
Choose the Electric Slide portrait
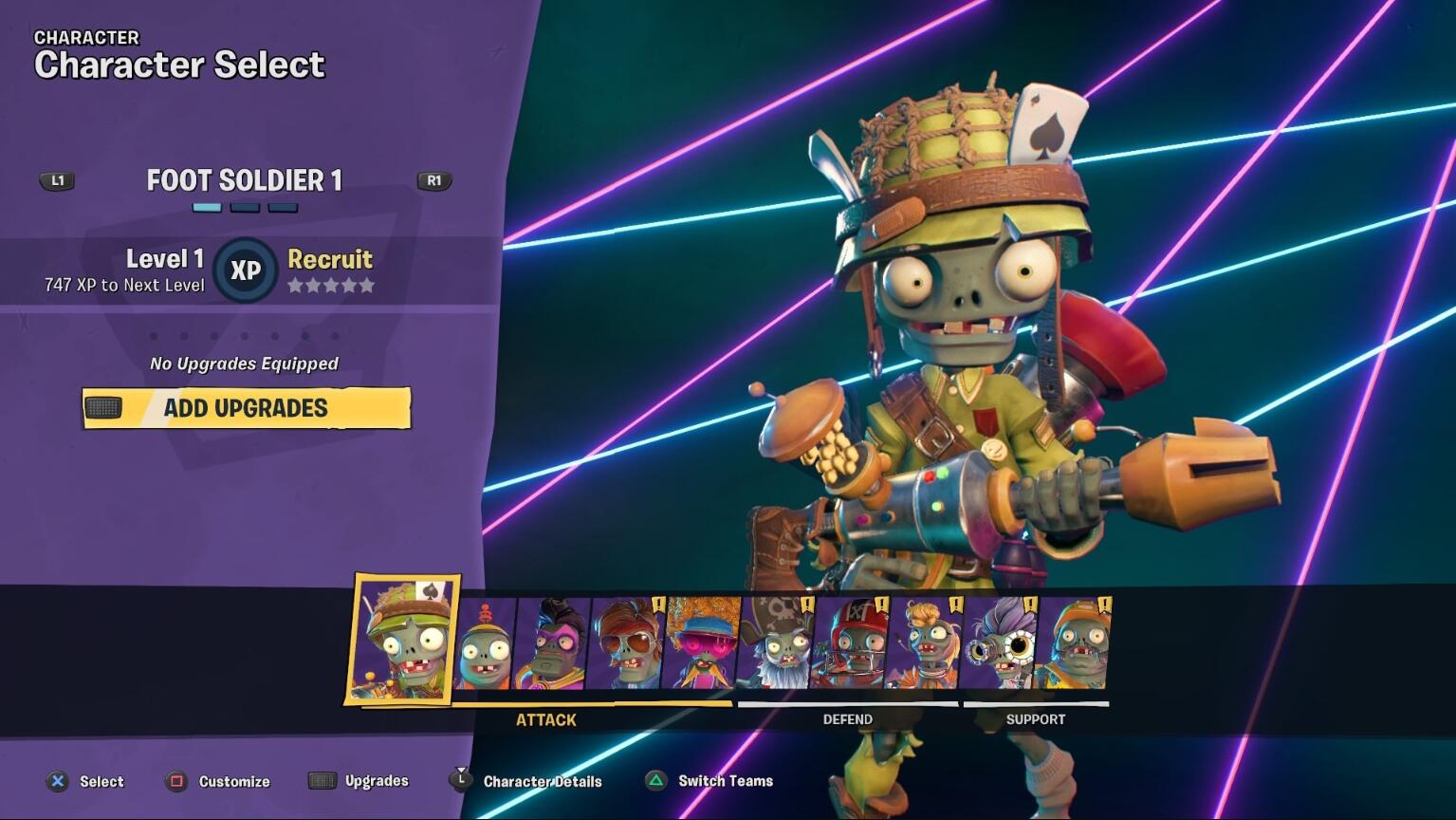tap(701, 643)
